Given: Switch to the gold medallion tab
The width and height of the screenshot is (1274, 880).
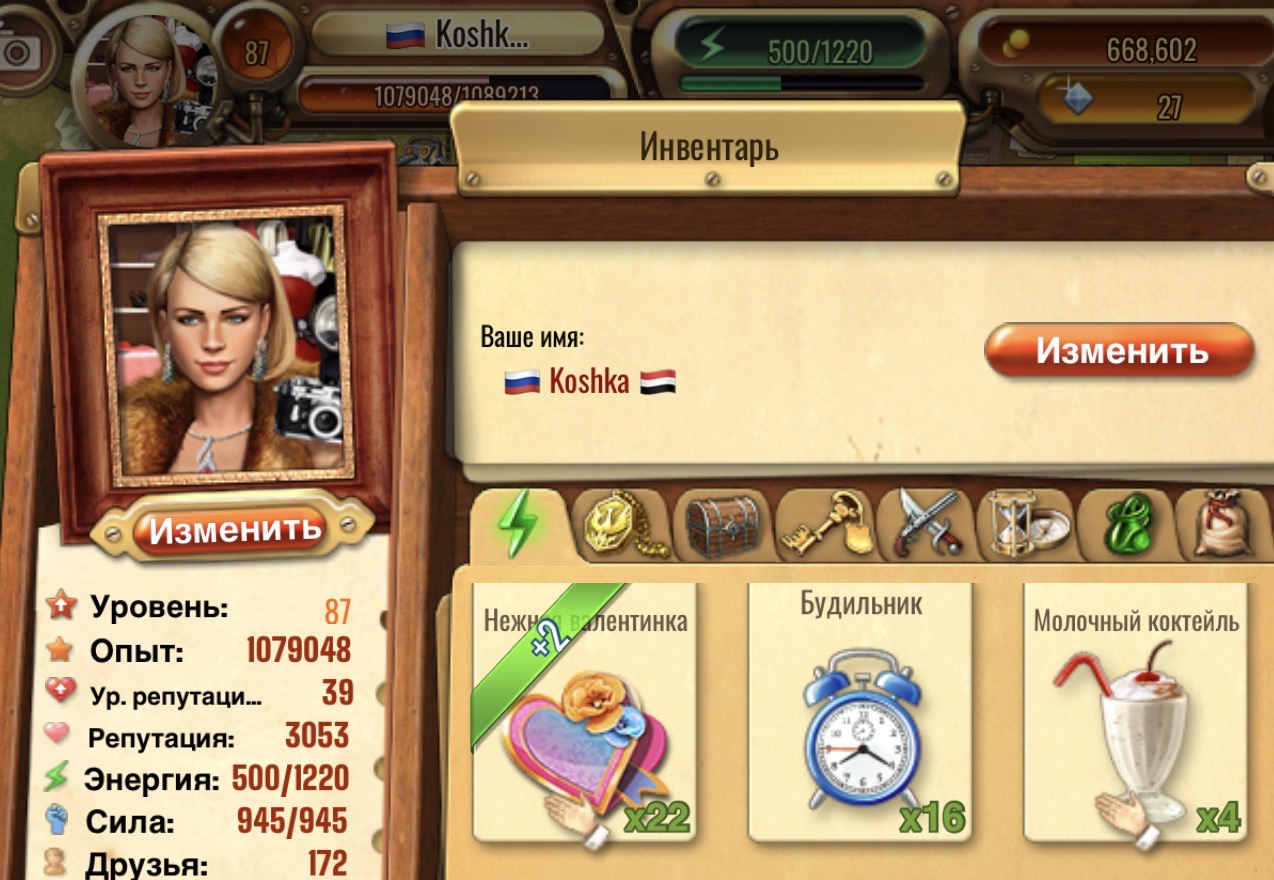Looking at the screenshot, I should (x=624, y=523).
